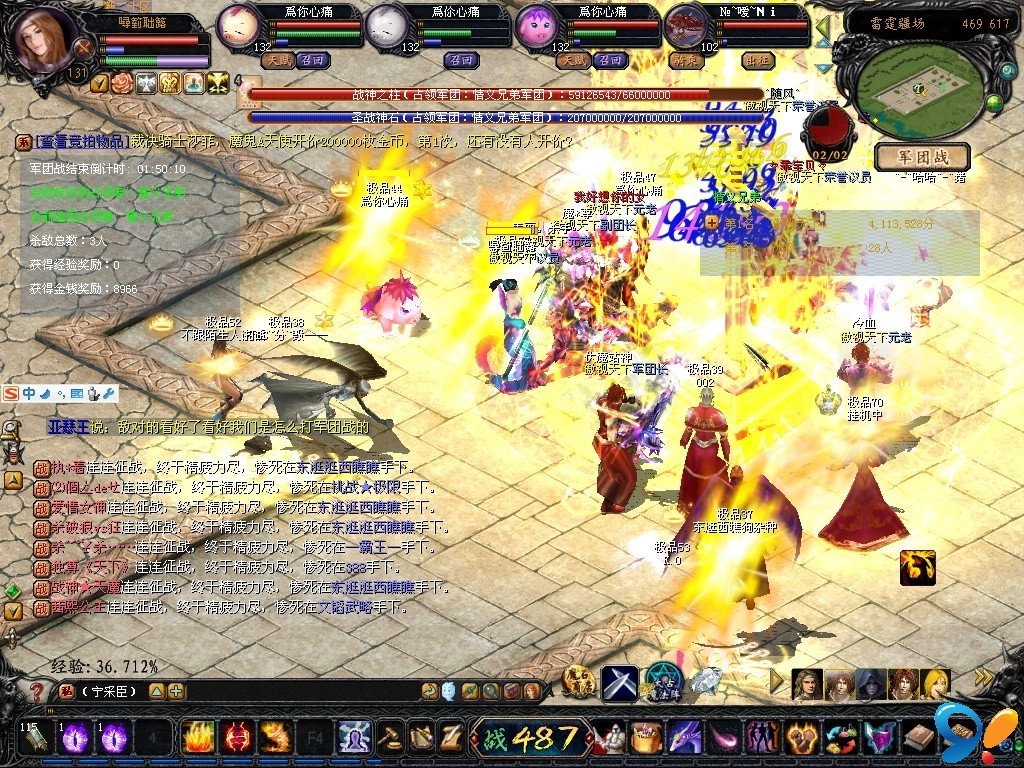The height and width of the screenshot is (768, 1024).
Task: Click the gavel auction icon
Action: 389,738
